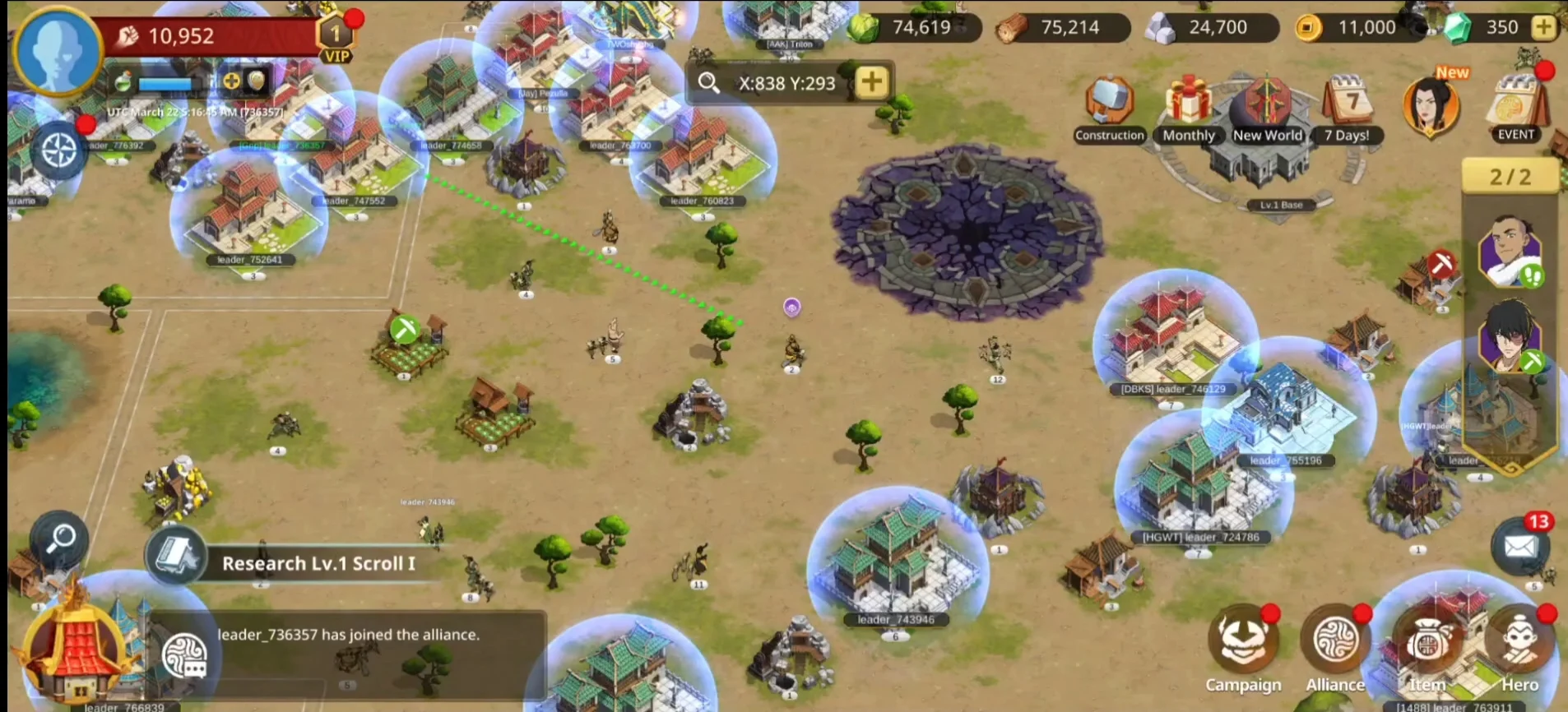
Task: Open the EVENT calendar
Action: (1516, 107)
